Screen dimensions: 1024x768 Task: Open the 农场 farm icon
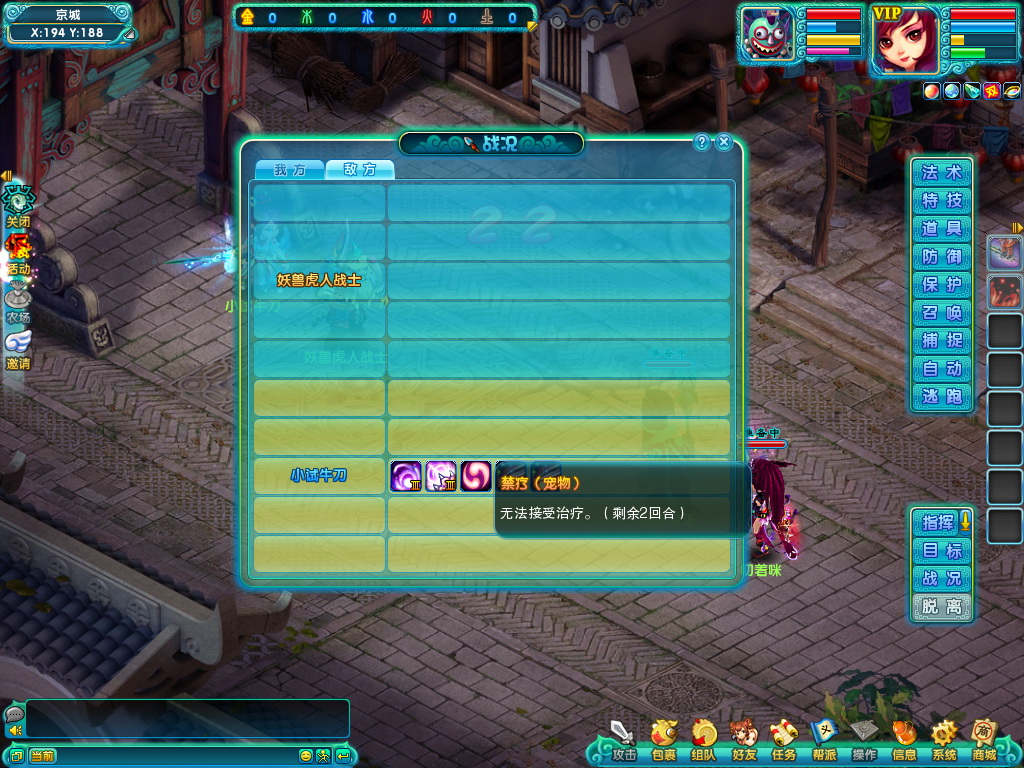[18, 301]
